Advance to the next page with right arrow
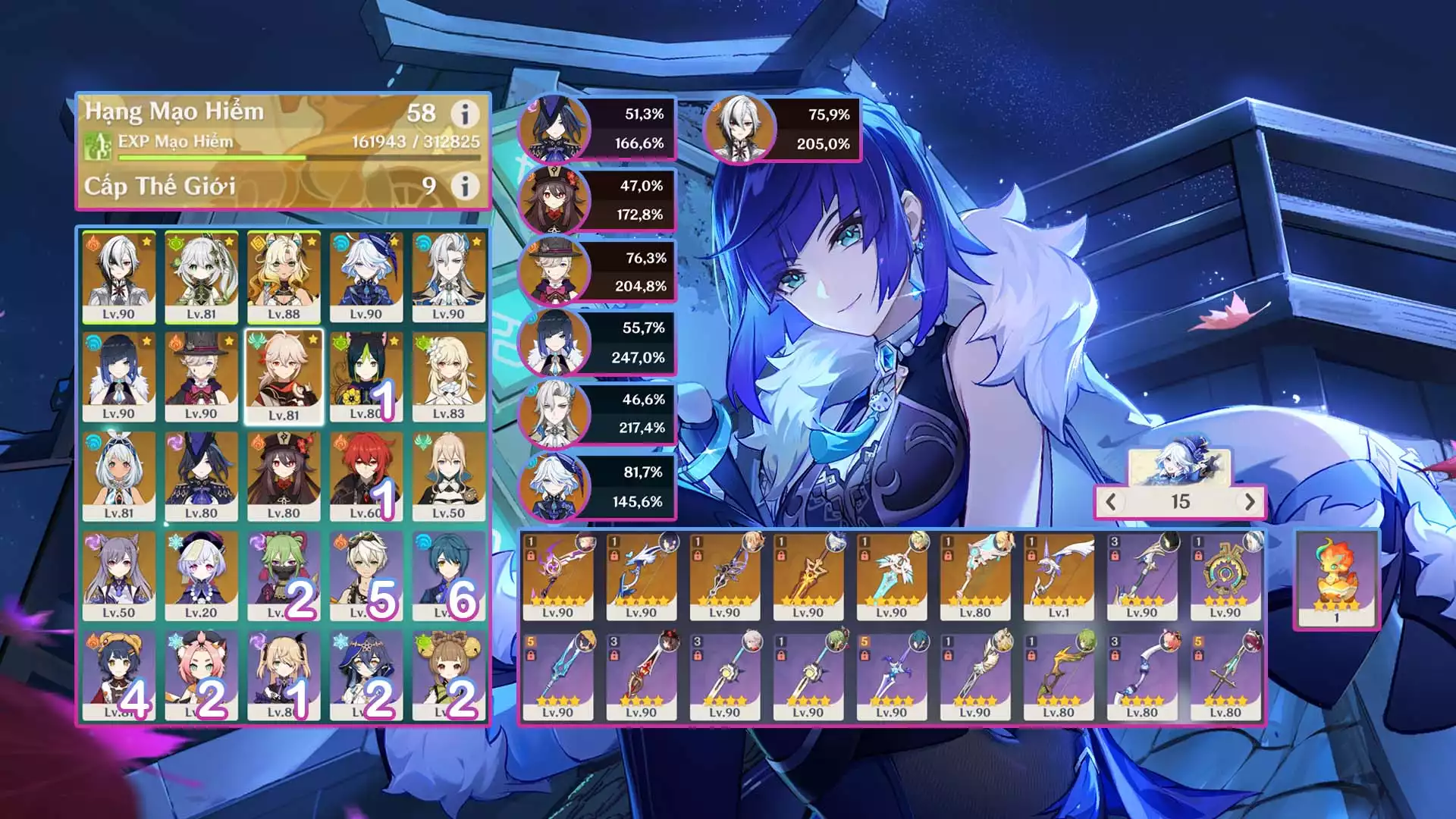1456x819 pixels. 1250,501
